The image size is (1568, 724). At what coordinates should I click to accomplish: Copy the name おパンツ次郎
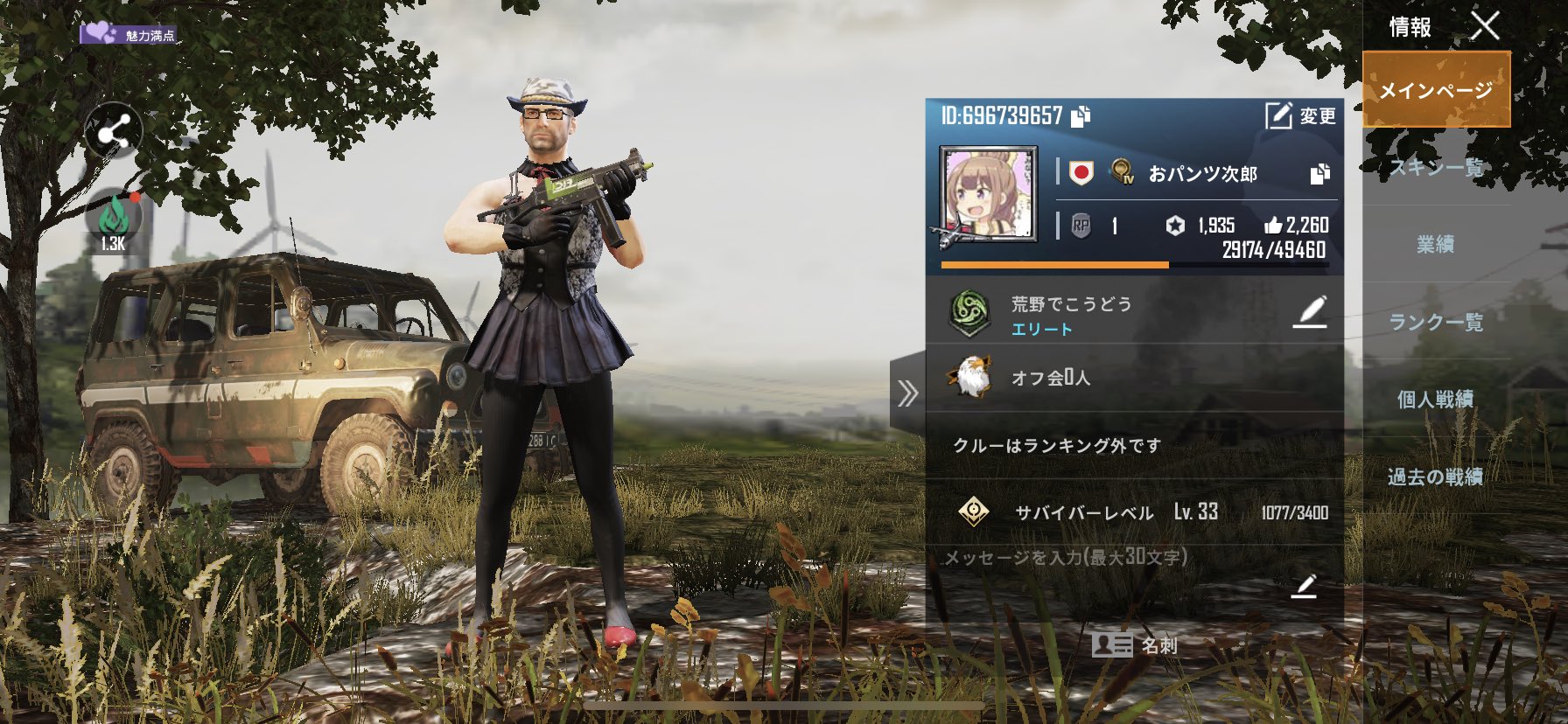[x=1321, y=175]
